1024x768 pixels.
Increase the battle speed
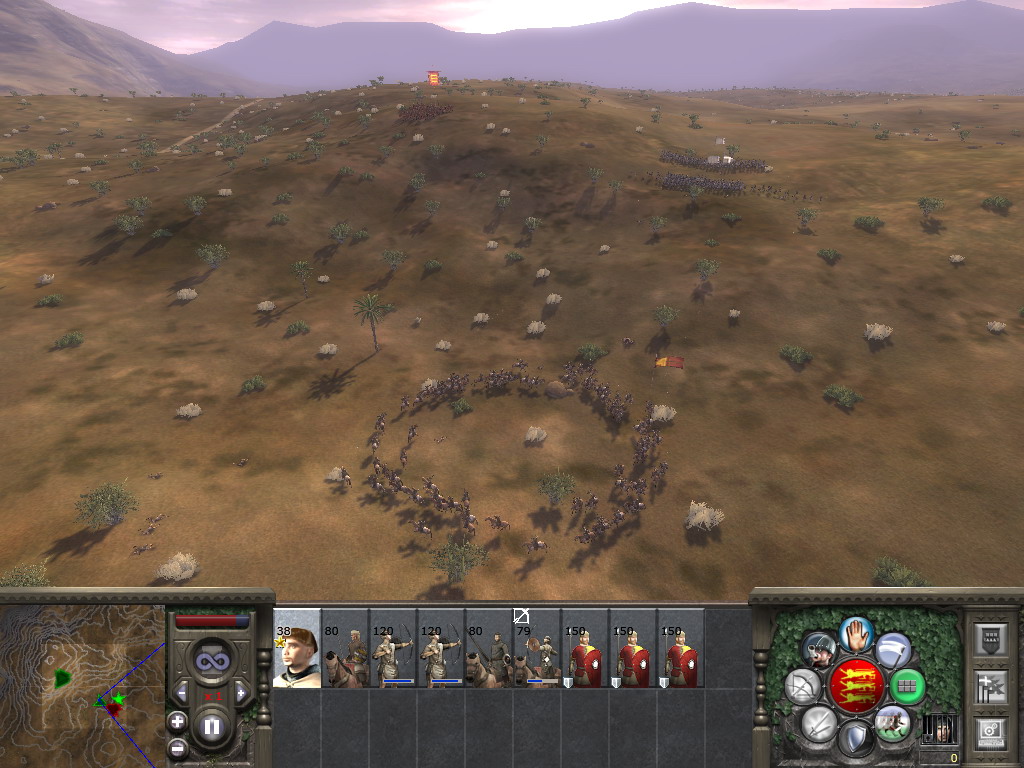240,692
